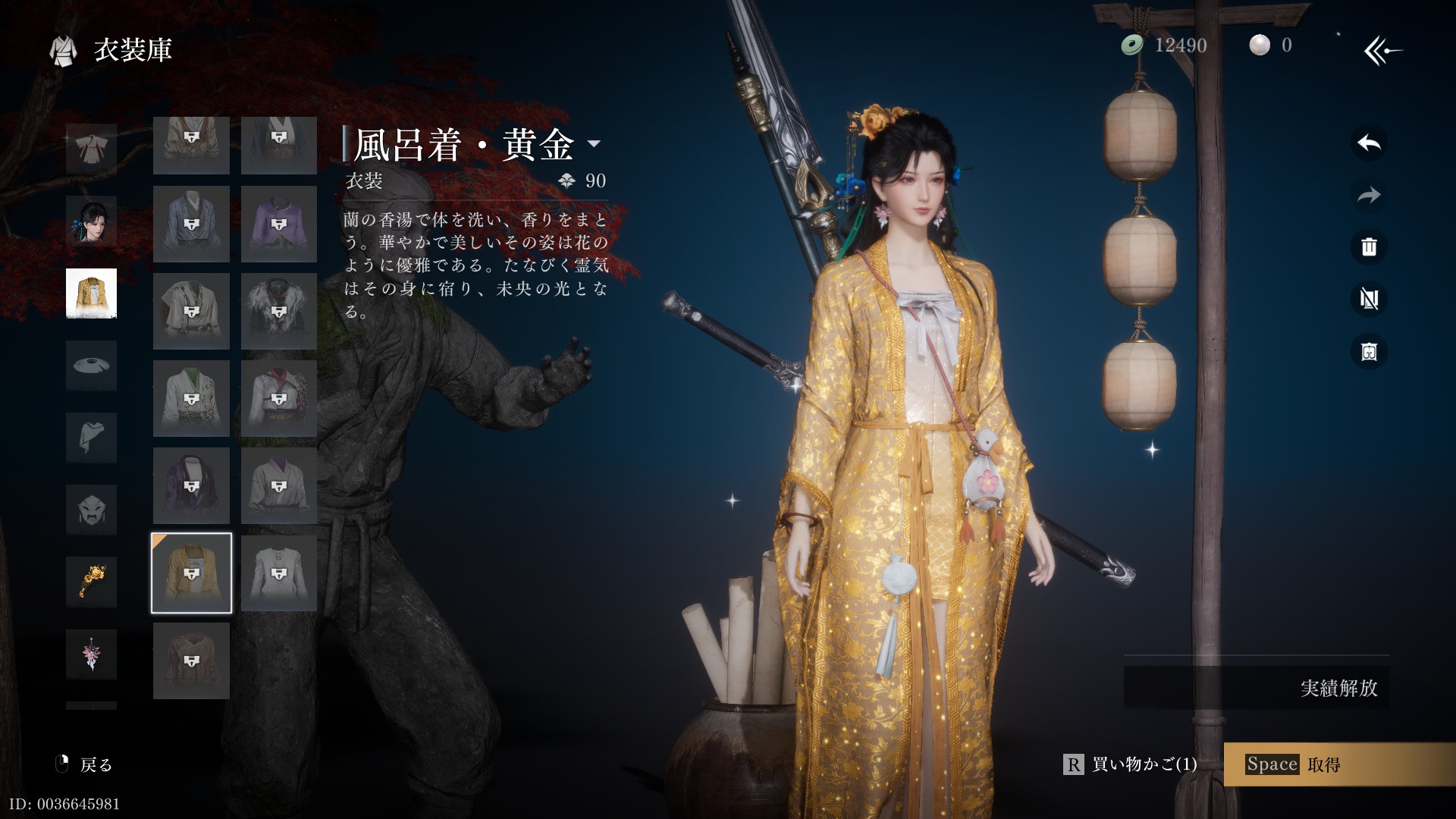Close the wardrobe with the top-right arrow
1456x819 pixels.
pos(1382,51)
